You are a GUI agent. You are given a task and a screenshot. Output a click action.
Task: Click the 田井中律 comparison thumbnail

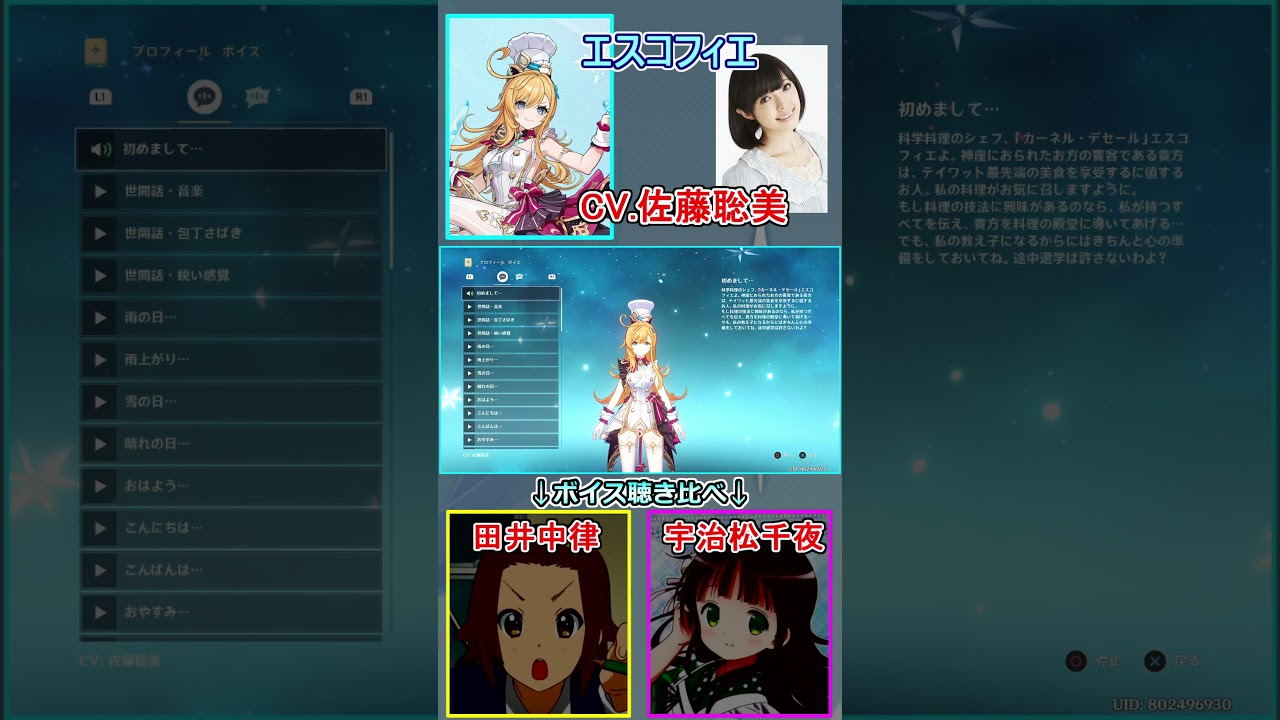(x=538, y=614)
